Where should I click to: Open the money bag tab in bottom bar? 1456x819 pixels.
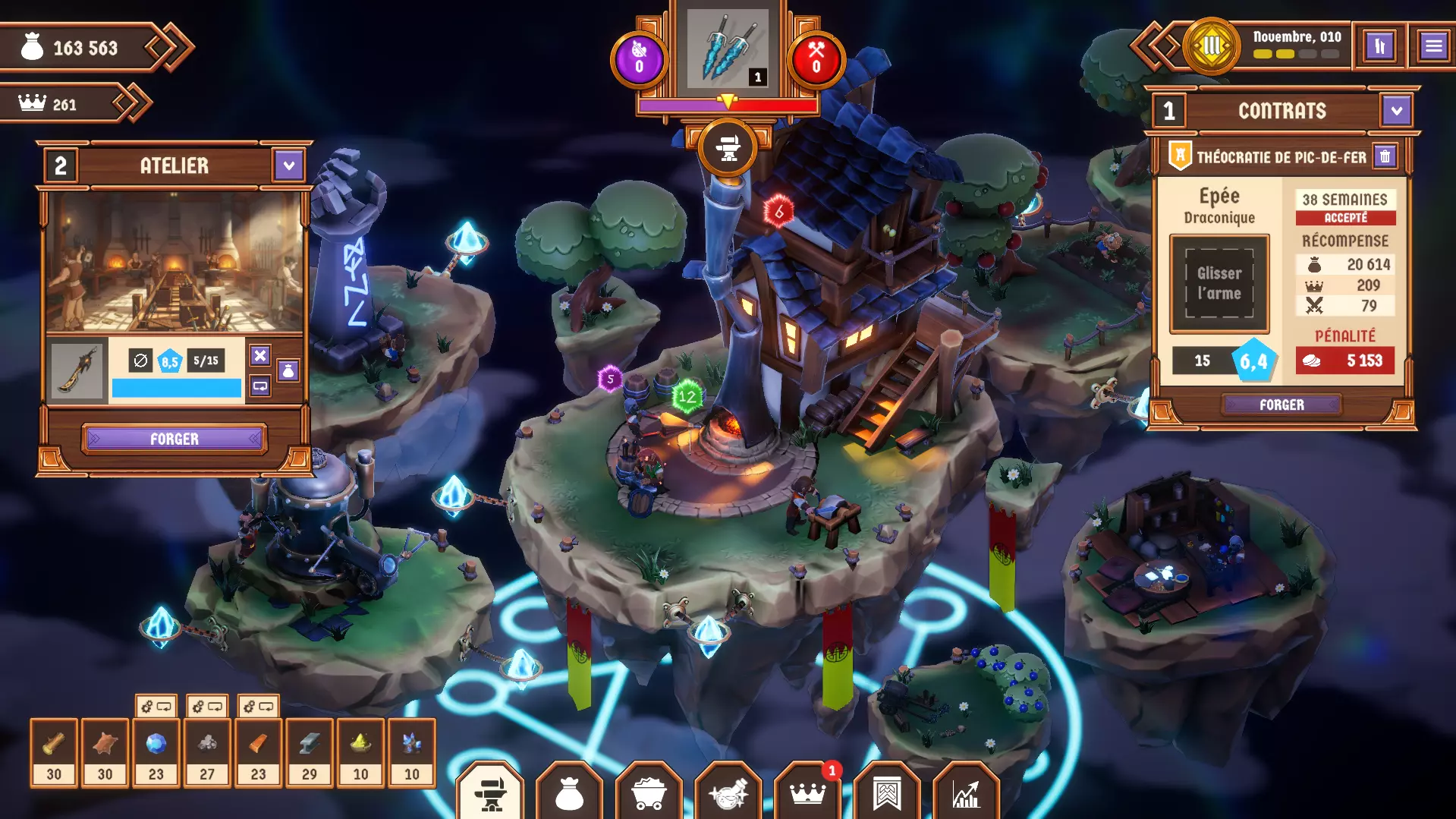[569, 793]
